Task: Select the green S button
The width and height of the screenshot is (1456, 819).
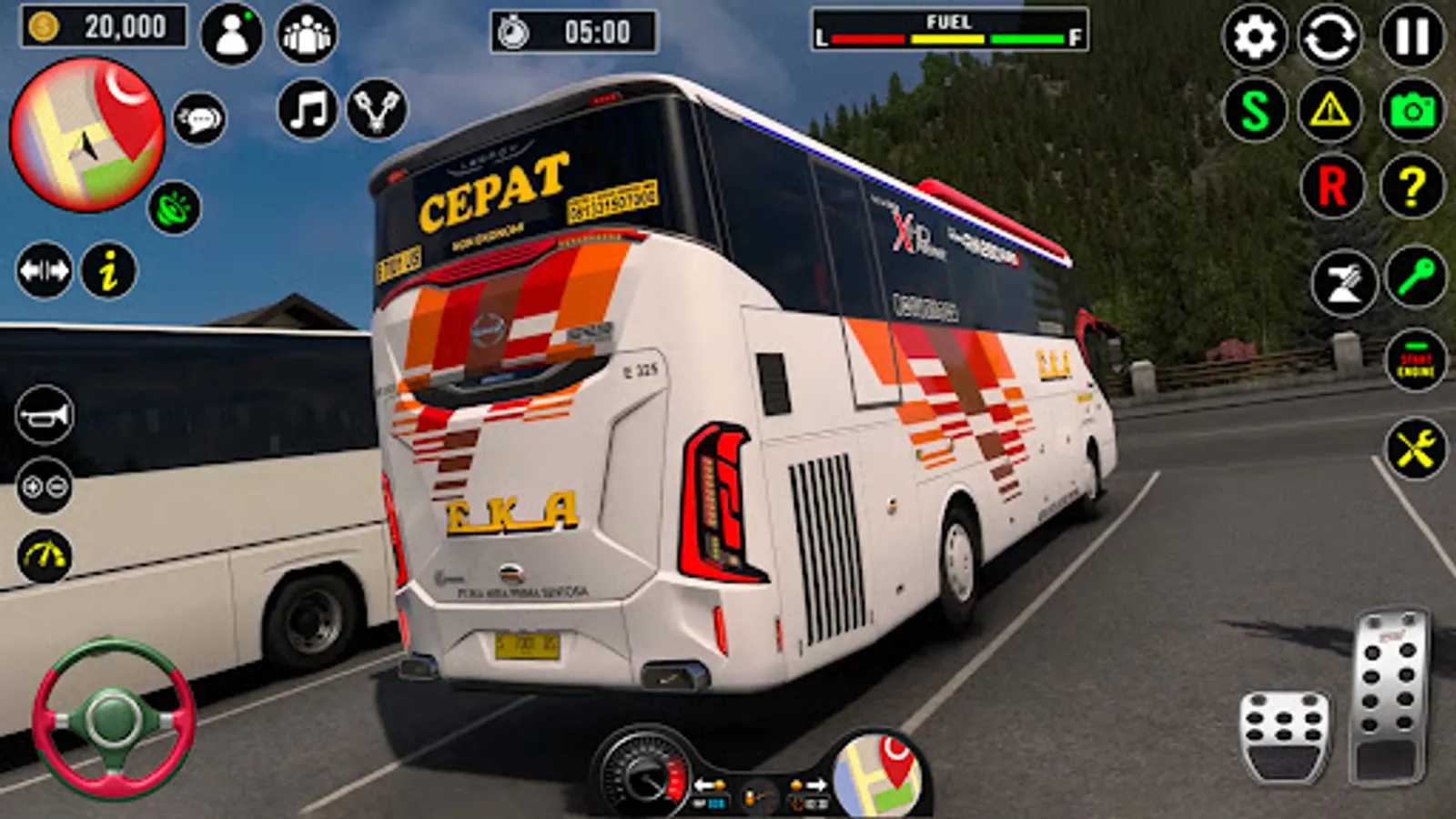Action: click(x=1254, y=111)
